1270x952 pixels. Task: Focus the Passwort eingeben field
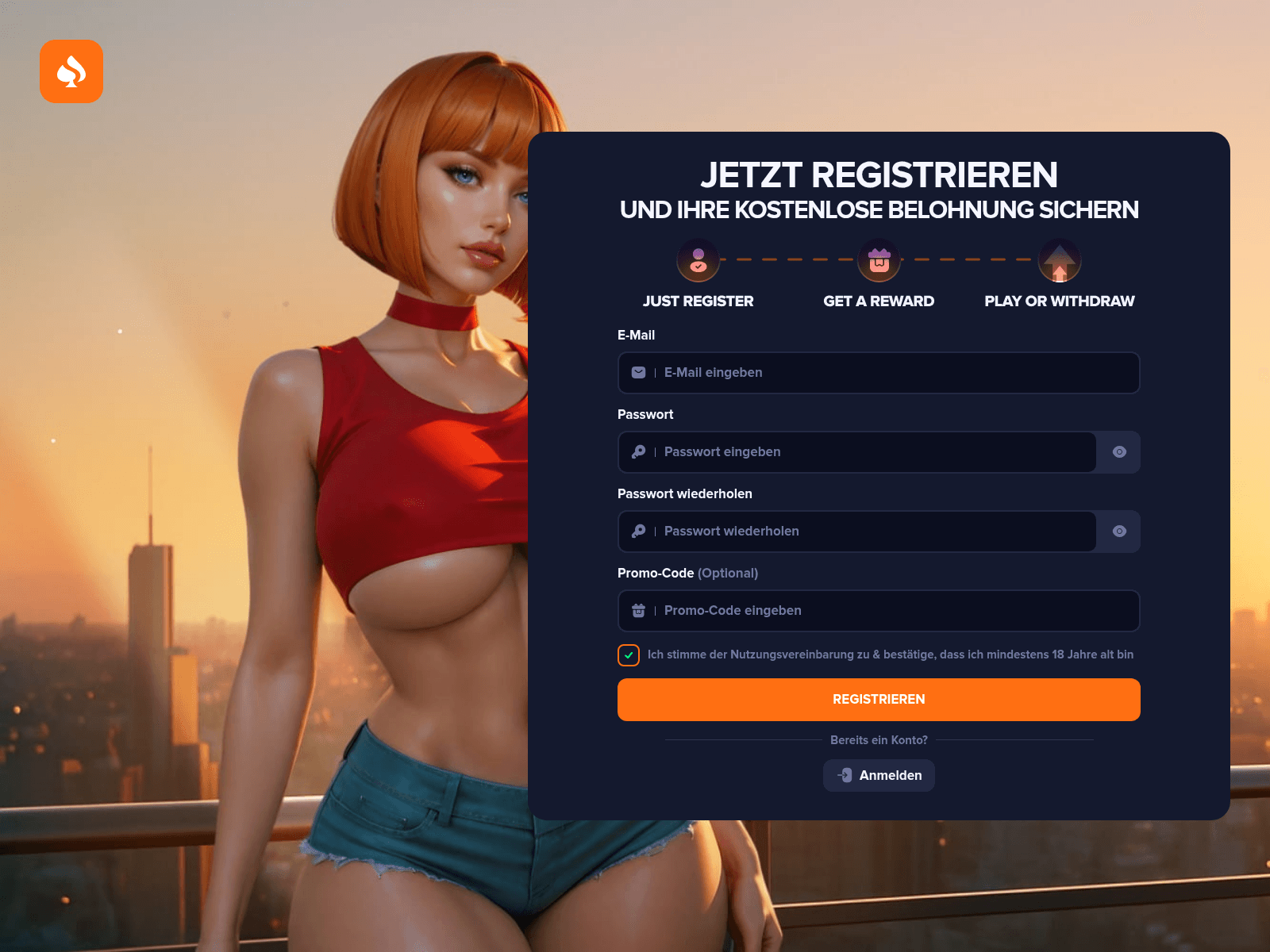857,452
